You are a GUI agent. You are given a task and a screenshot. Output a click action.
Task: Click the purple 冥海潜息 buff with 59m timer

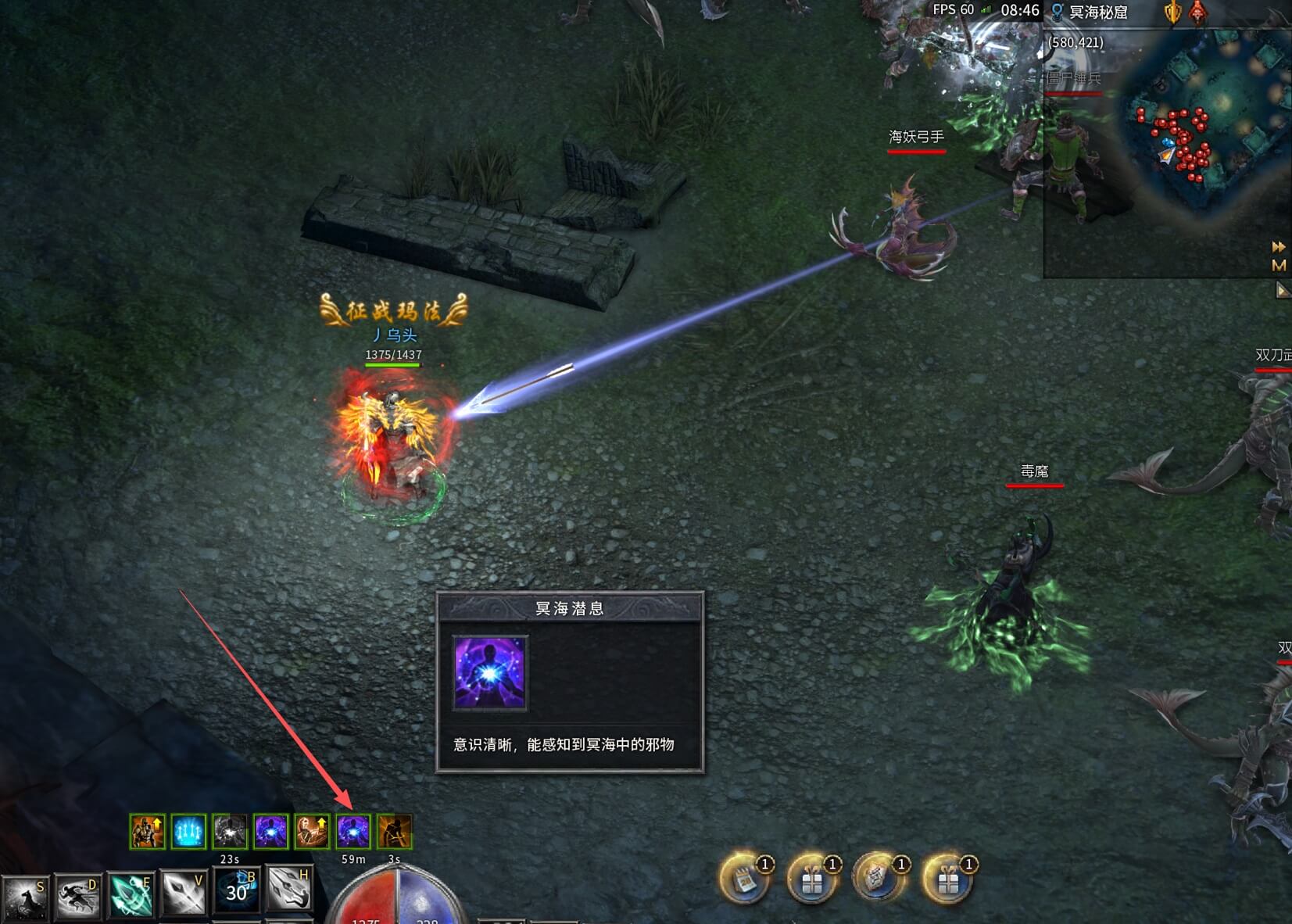coord(353,832)
